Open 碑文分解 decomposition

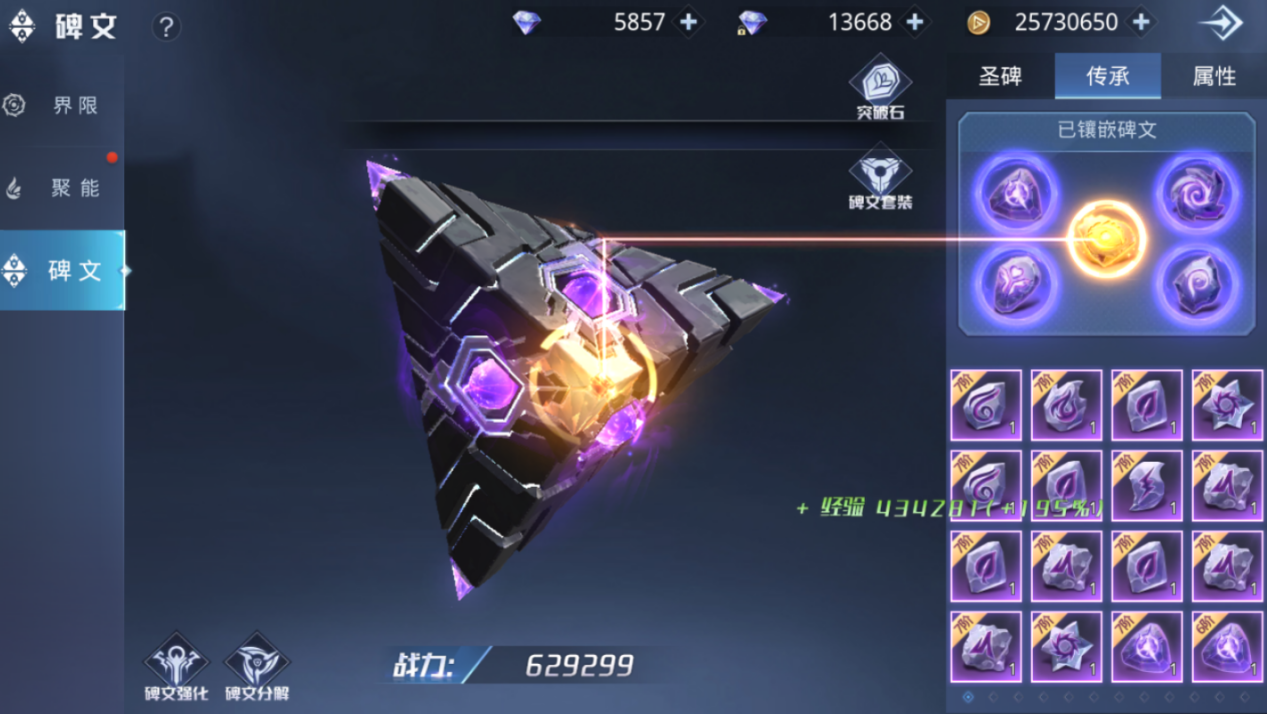click(x=256, y=666)
